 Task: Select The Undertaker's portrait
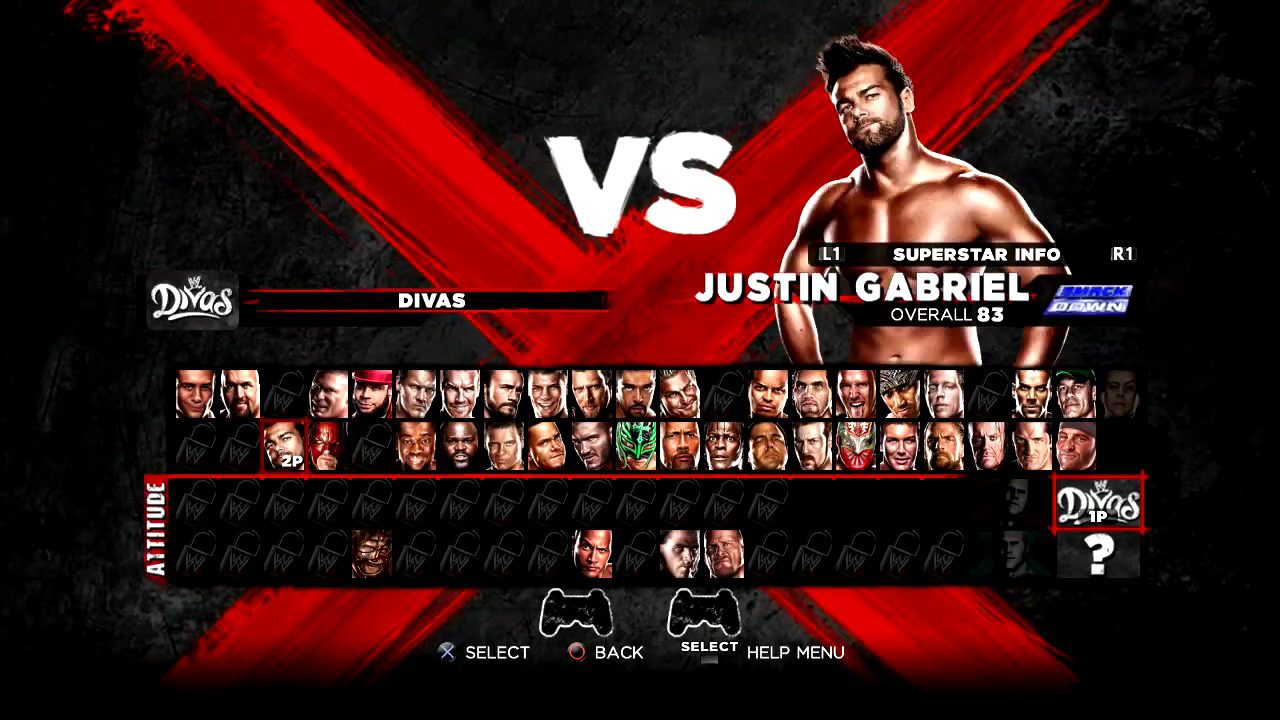point(984,445)
